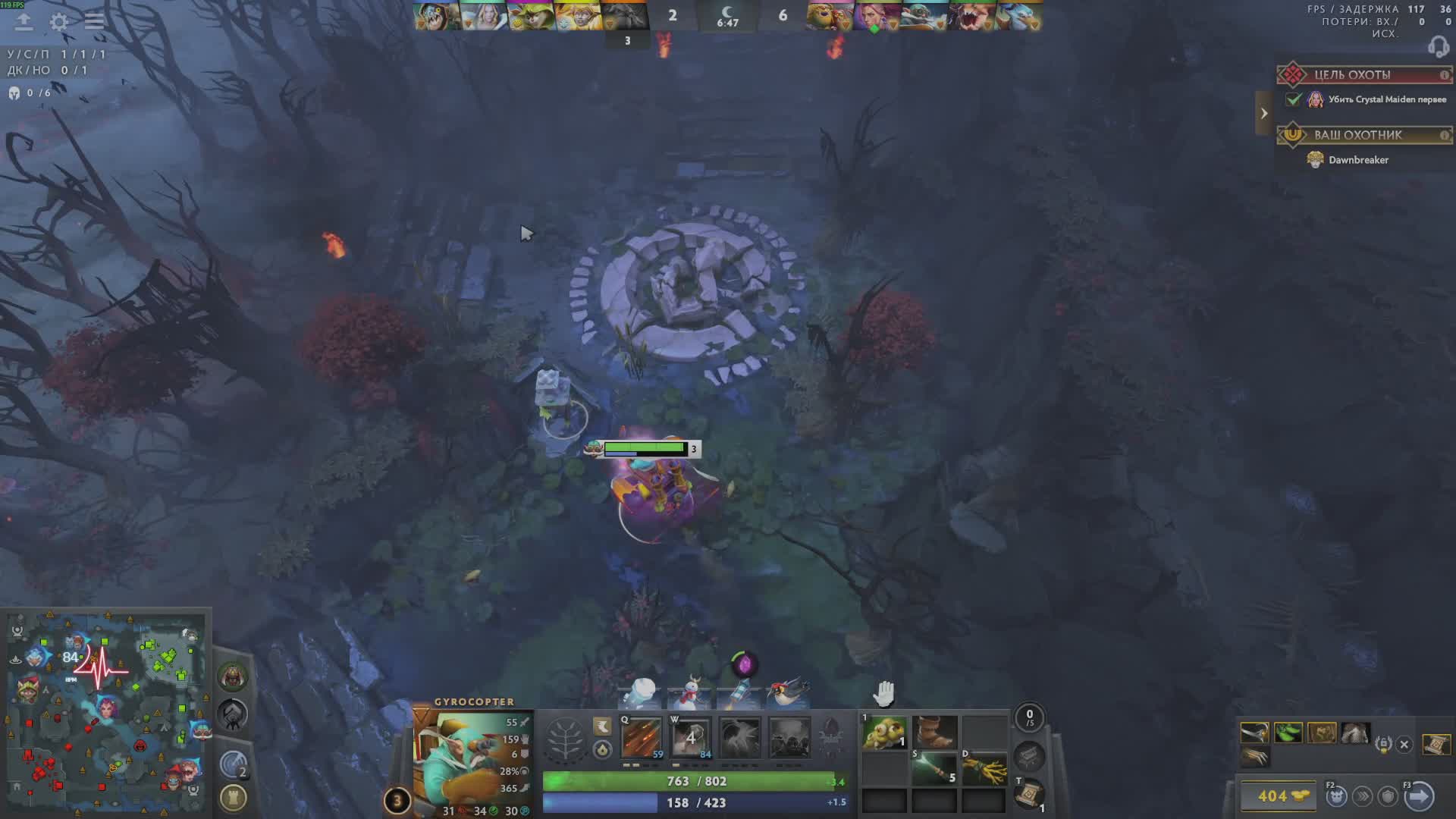Open the shop via gold button

point(1282,796)
